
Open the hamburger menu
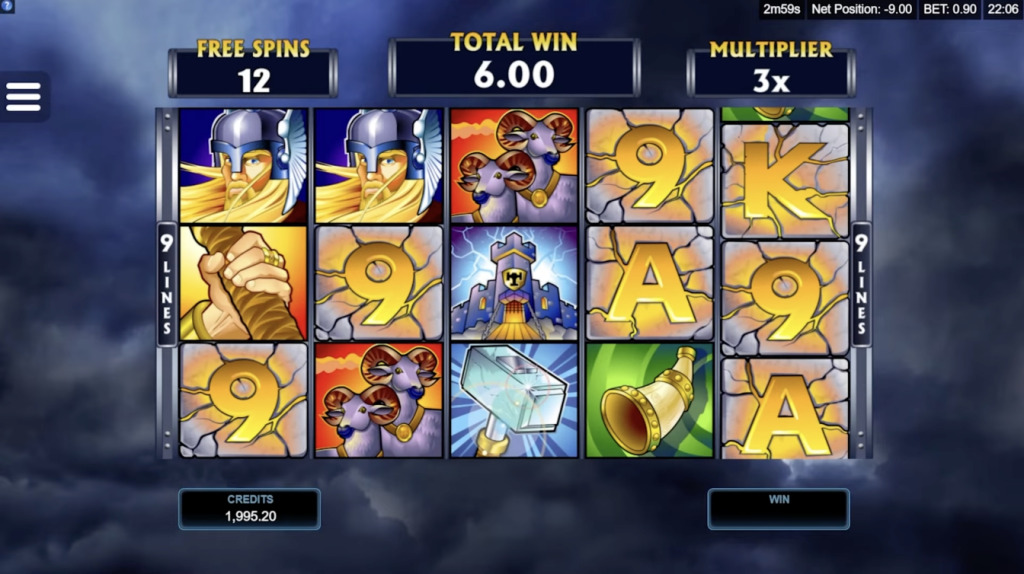(23, 97)
